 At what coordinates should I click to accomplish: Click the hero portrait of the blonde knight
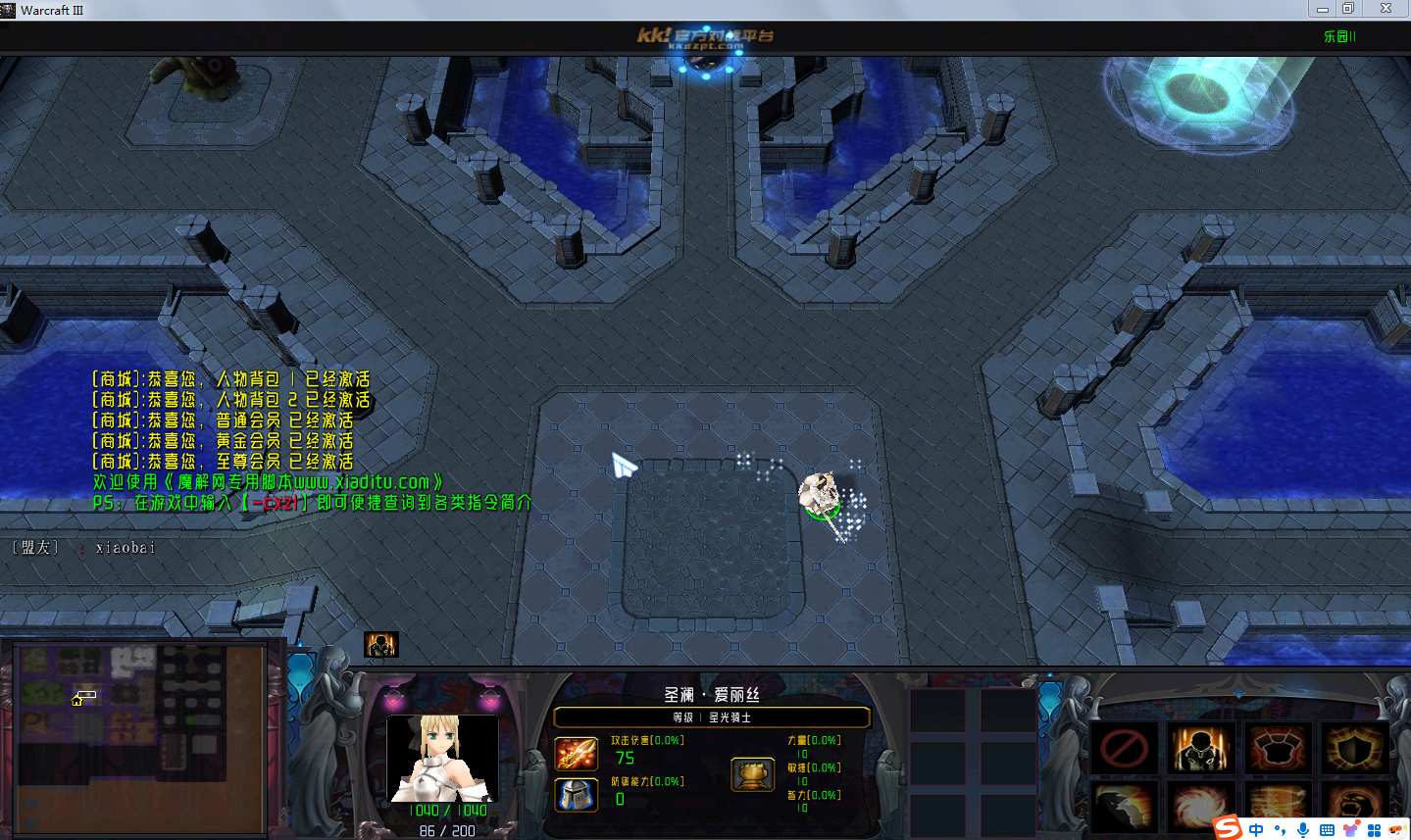pyautogui.click(x=442, y=759)
